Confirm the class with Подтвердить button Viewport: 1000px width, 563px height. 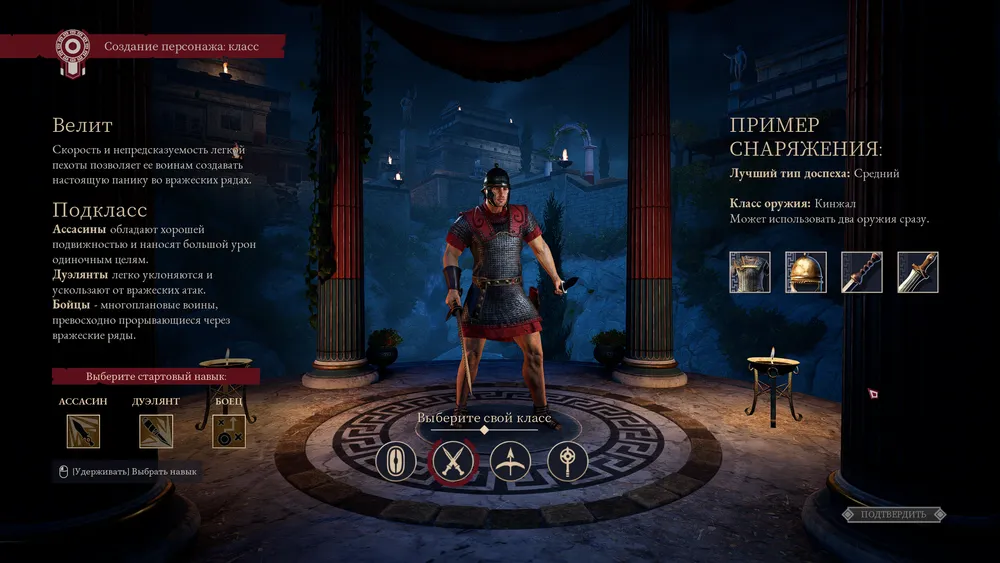pos(893,514)
